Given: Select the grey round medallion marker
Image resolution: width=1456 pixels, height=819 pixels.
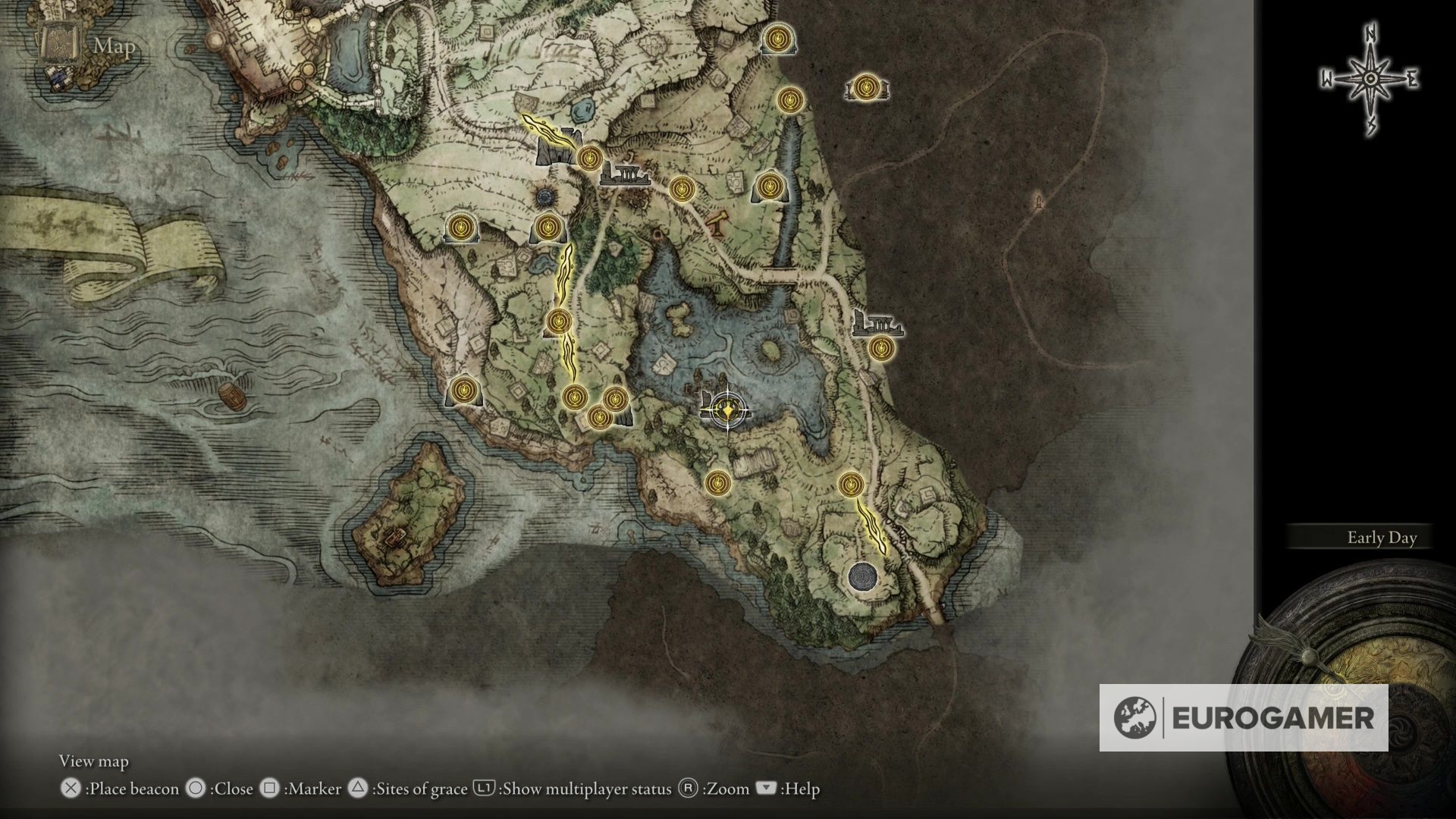Looking at the screenshot, I should [862, 577].
